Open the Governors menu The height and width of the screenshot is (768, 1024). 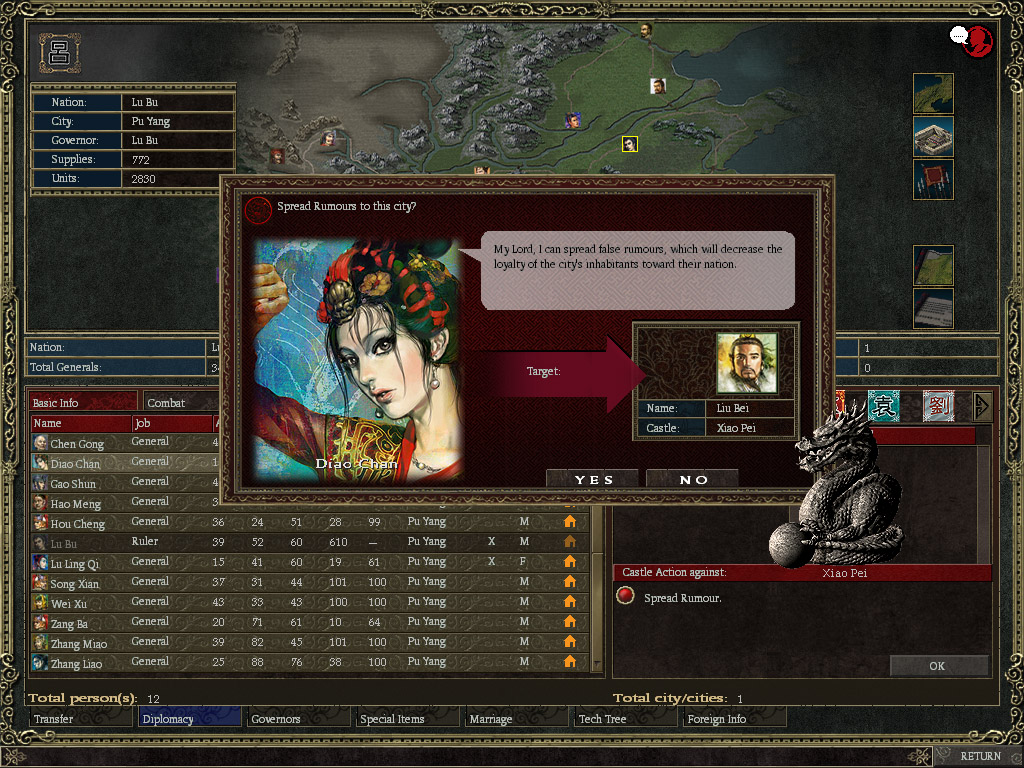click(299, 719)
